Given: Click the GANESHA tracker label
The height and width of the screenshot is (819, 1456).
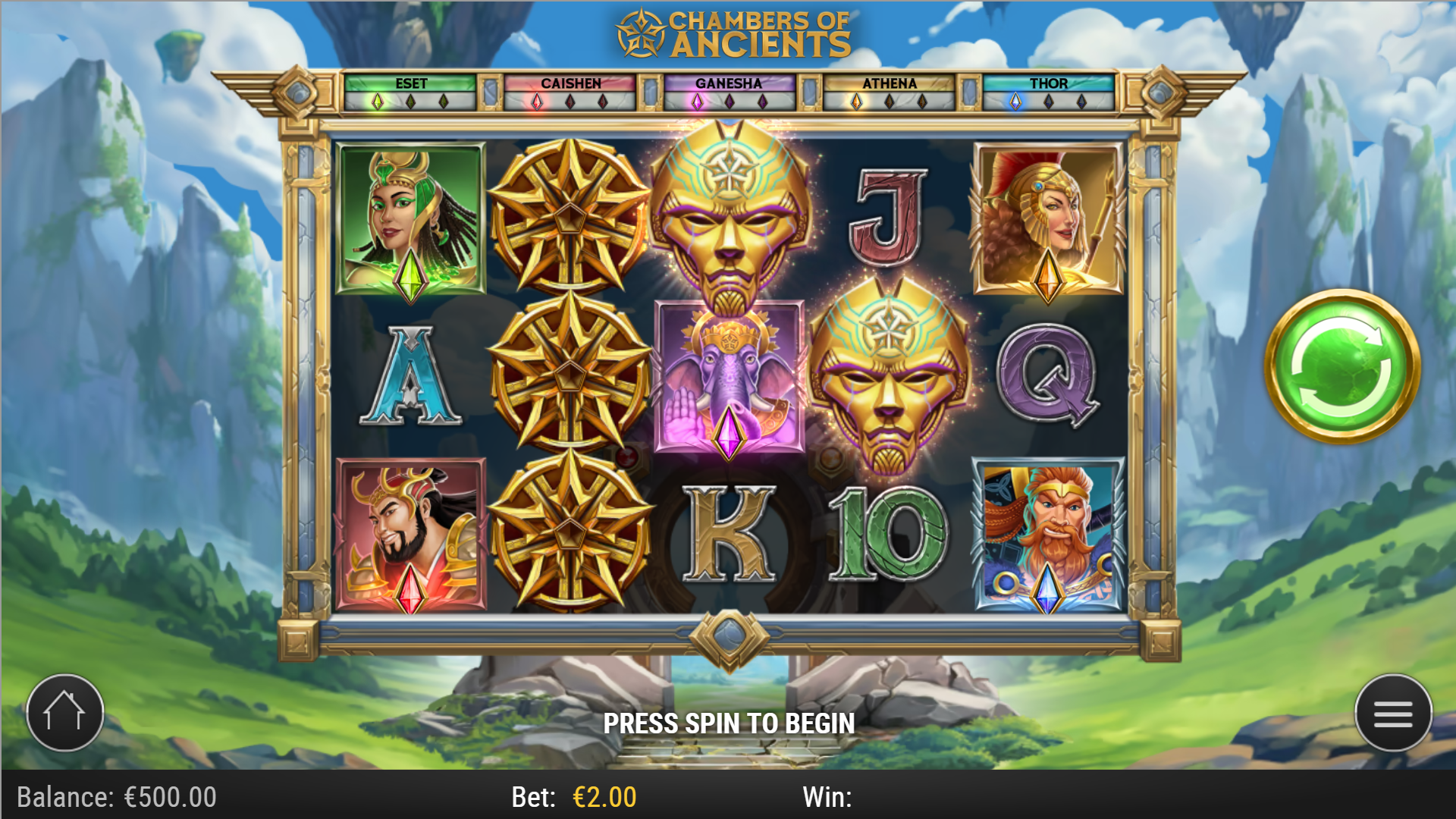Looking at the screenshot, I should pyautogui.click(x=730, y=83).
